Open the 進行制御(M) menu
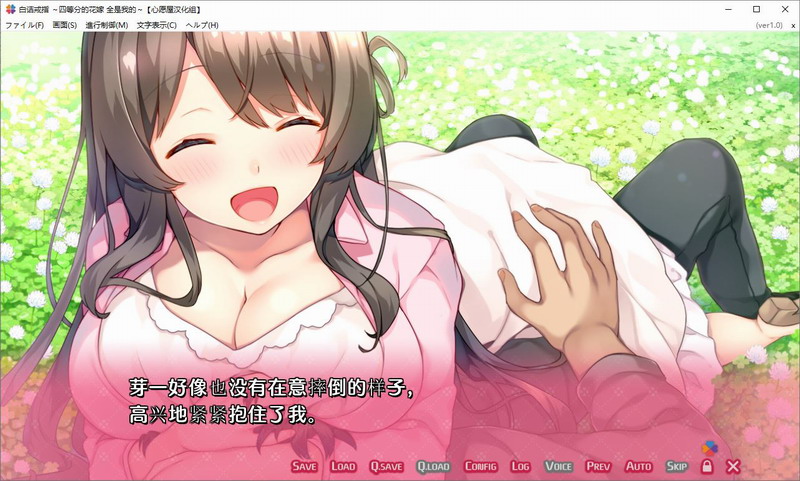 (x=107, y=25)
